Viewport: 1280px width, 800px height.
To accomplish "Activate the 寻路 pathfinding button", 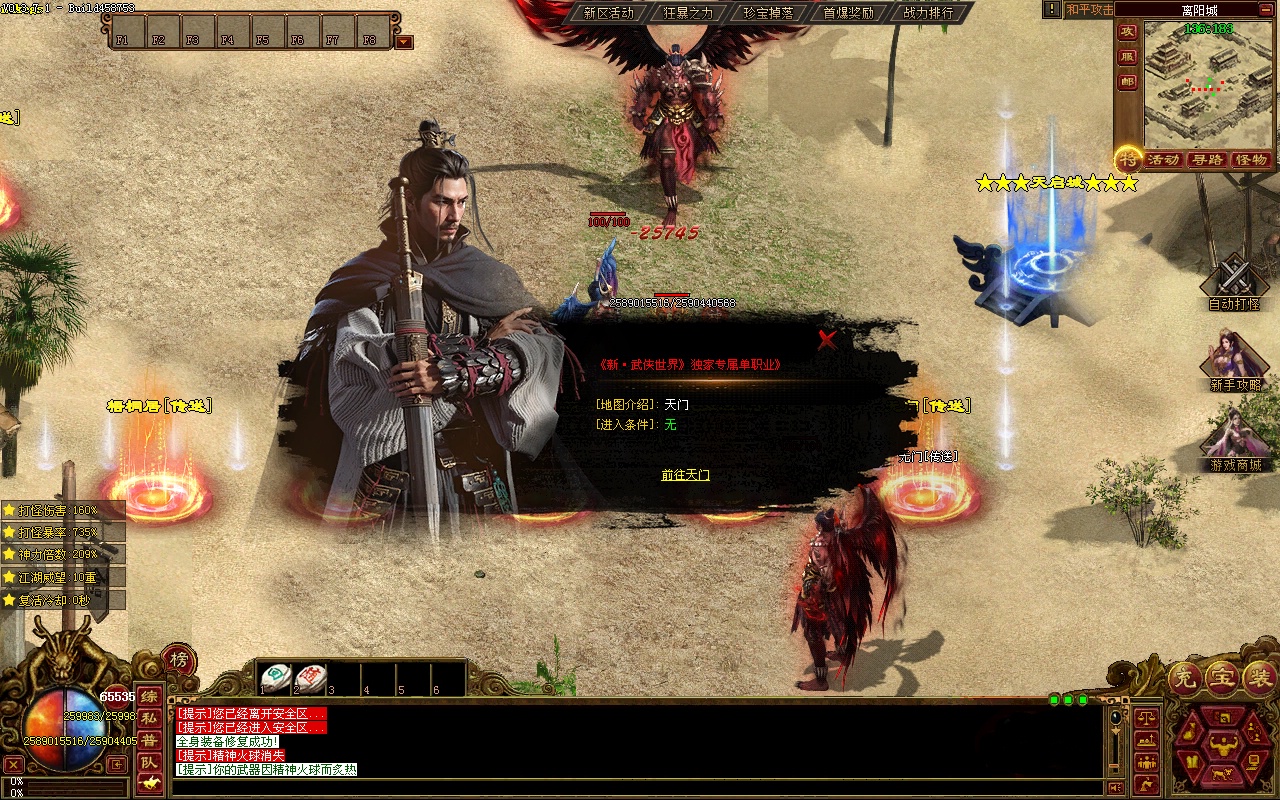I will [1207, 160].
